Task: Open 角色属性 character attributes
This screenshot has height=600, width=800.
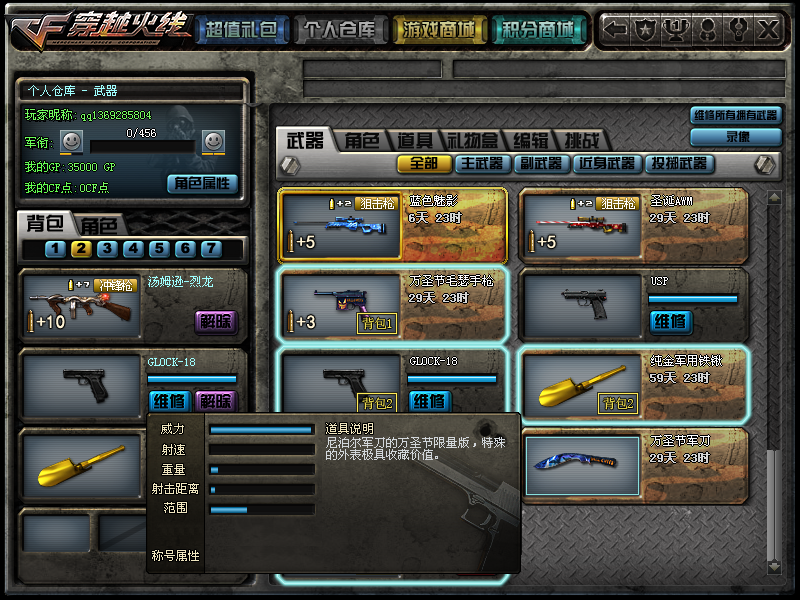Action: click(202, 184)
